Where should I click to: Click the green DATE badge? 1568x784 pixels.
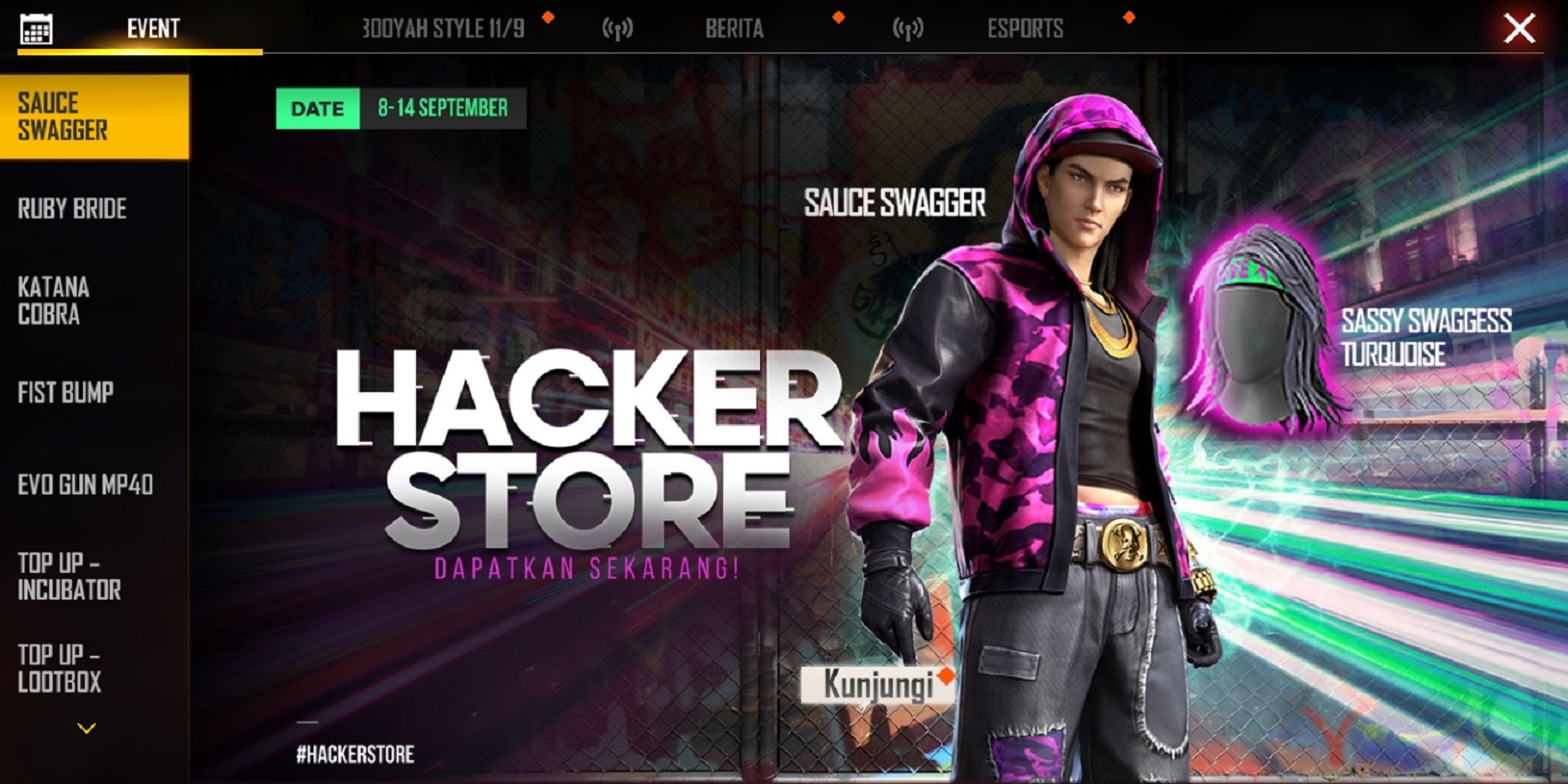(317, 108)
